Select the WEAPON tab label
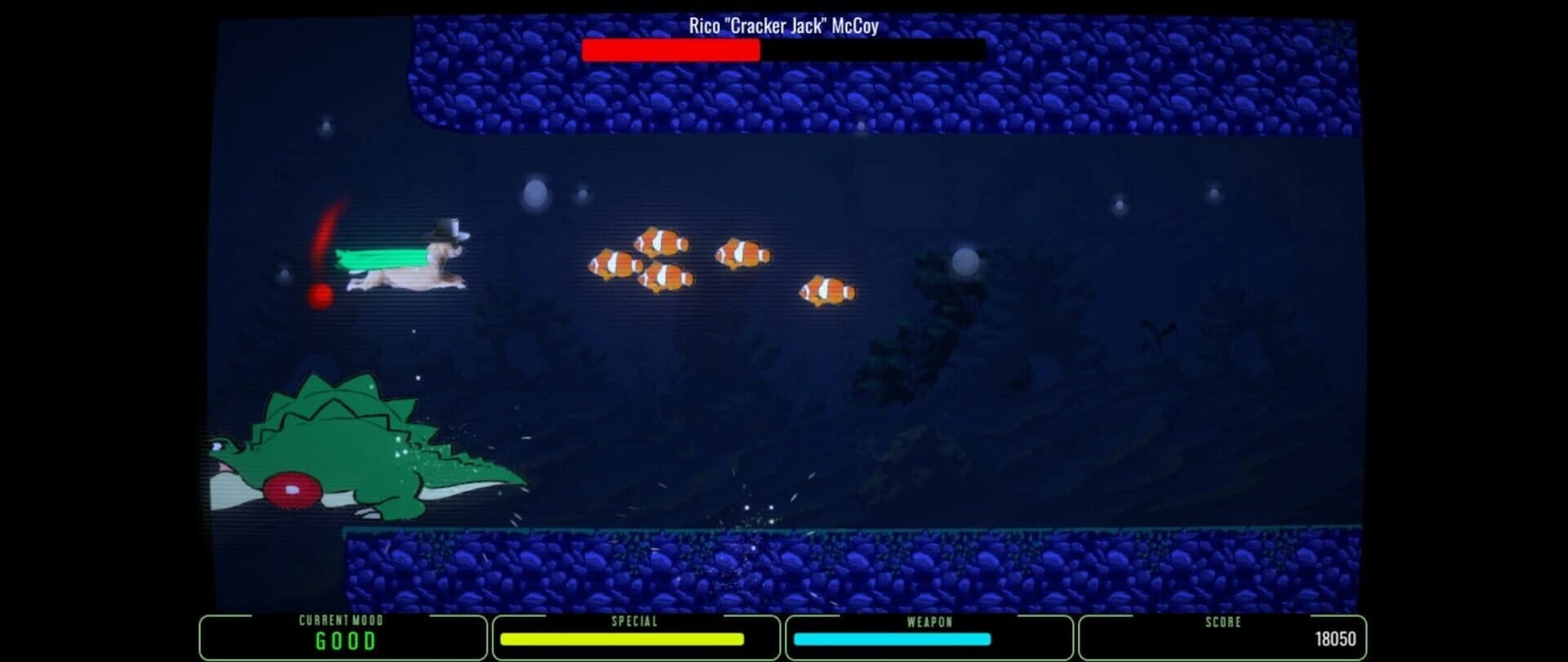Screen dimensions: 1568x662 click(929, 621)
